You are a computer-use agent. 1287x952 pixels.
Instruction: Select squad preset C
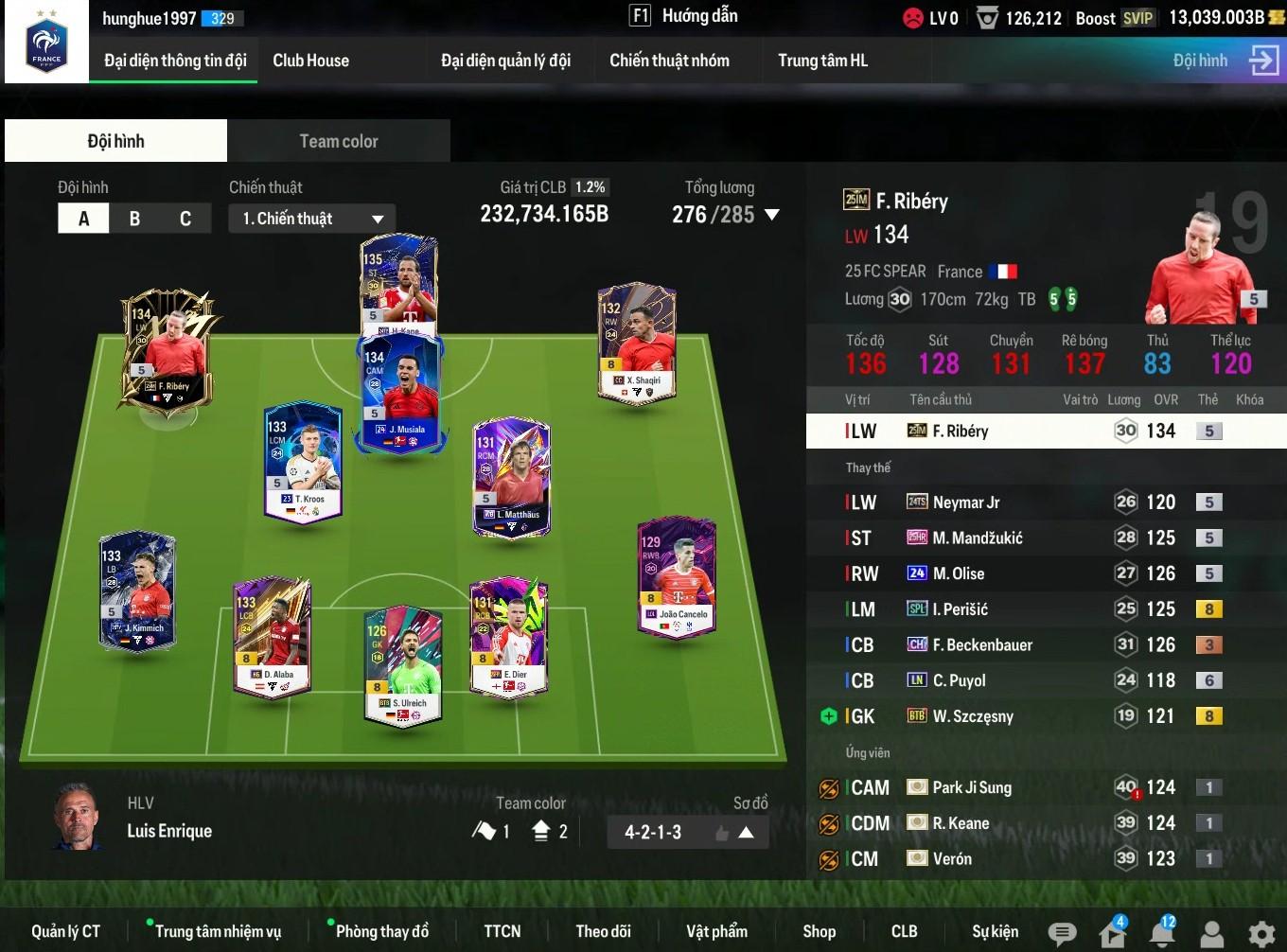tap(185, 219)
